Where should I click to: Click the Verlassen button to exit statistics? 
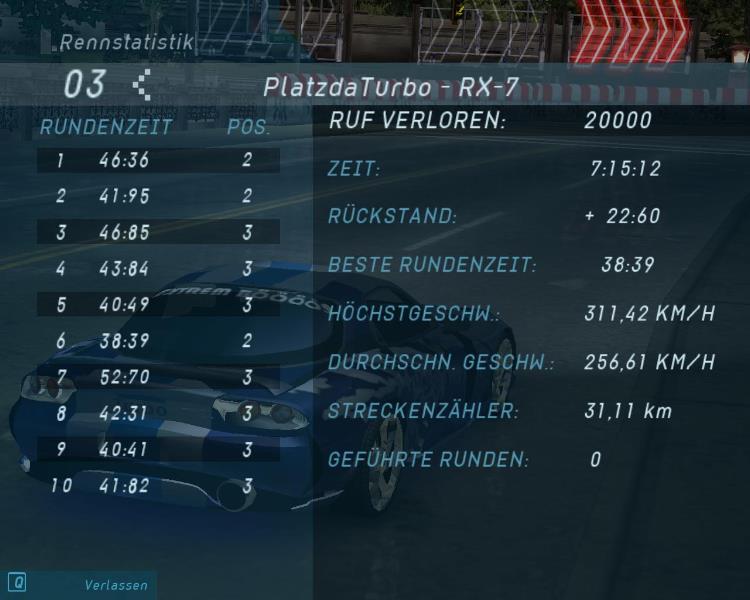[x=115, y=585]
